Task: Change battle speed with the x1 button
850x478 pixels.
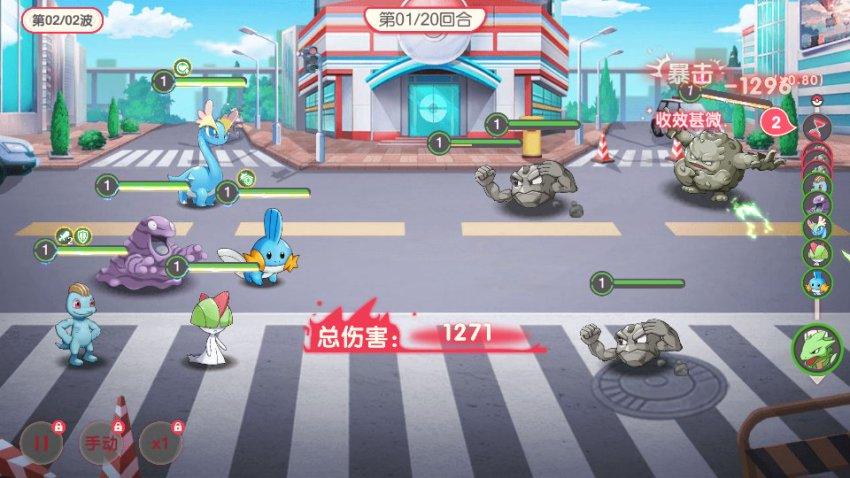Action: pos(160,442)
